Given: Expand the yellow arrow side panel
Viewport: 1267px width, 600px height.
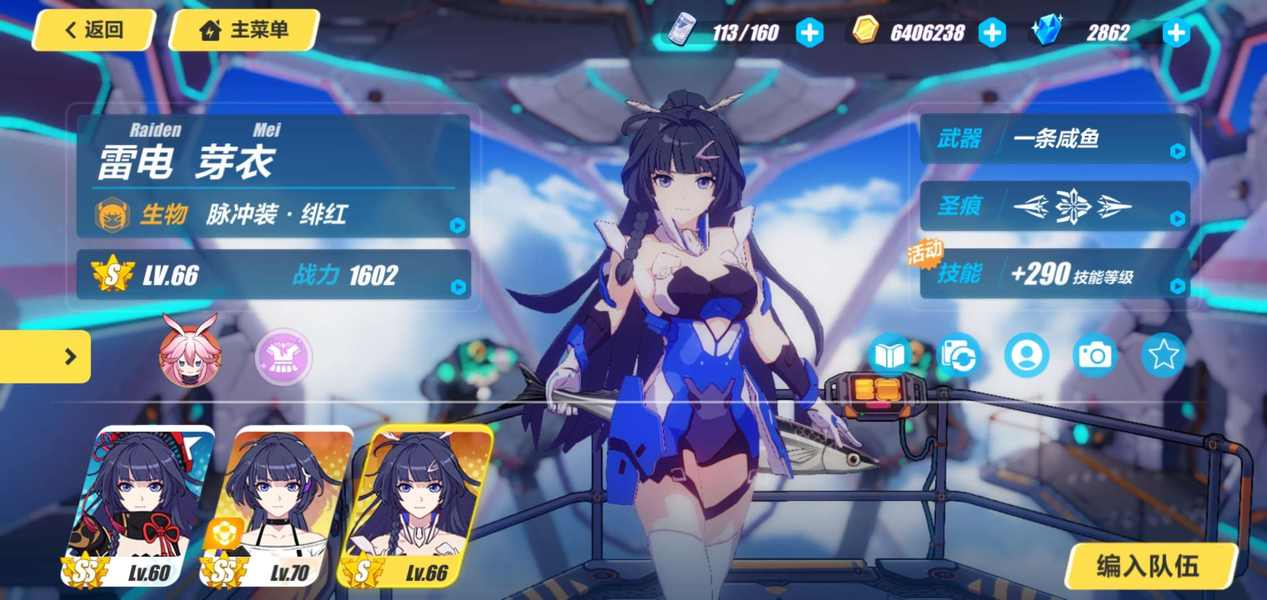Looking at the screenshot, I should coord(45,356).
